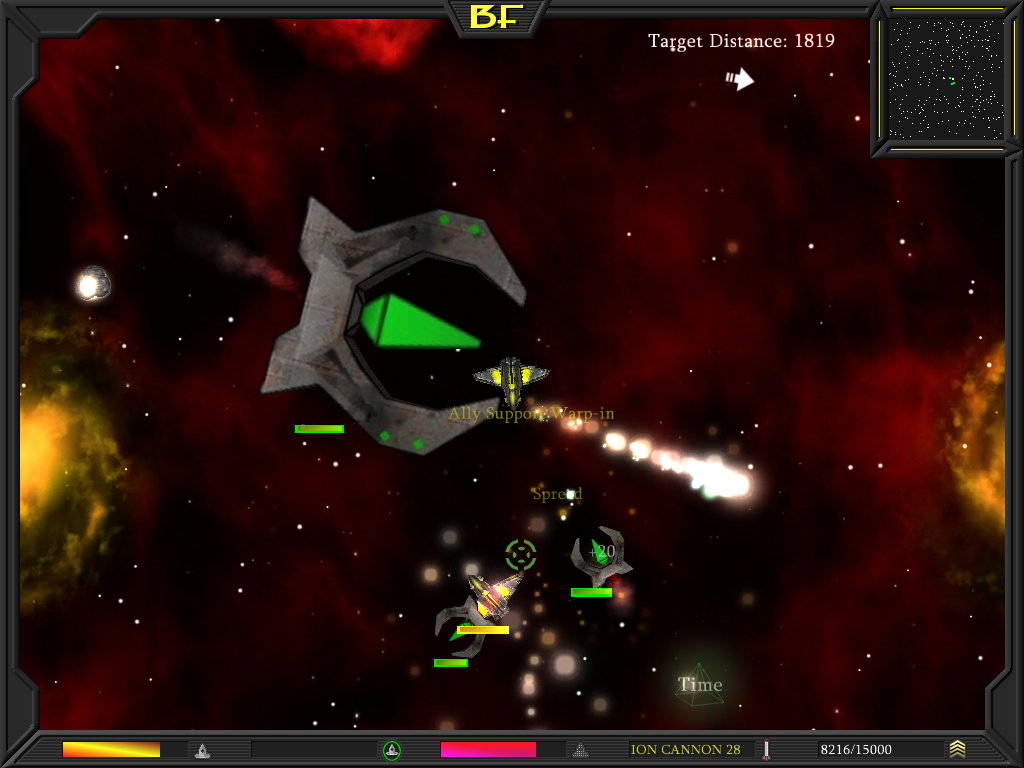
Task: Click the pyramid icon next to the pink bar
Action: click(x=579, y=749)
